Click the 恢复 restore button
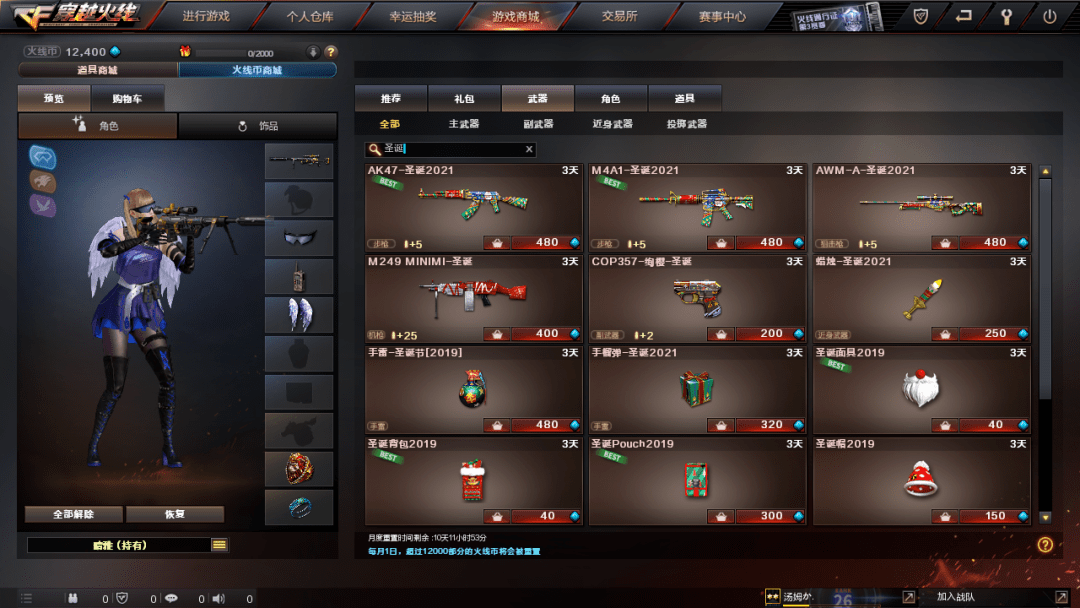 tap(175, 514)
